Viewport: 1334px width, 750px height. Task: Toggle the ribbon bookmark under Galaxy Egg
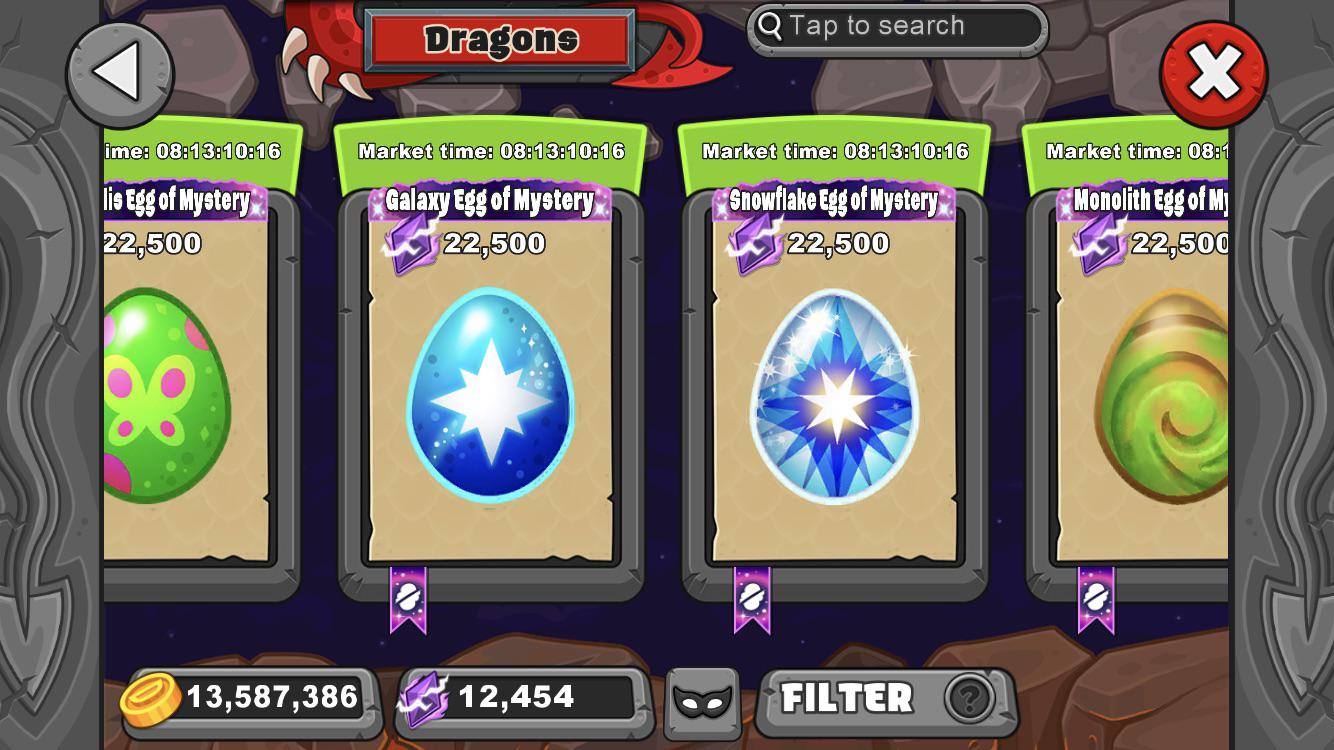(408, 595)
